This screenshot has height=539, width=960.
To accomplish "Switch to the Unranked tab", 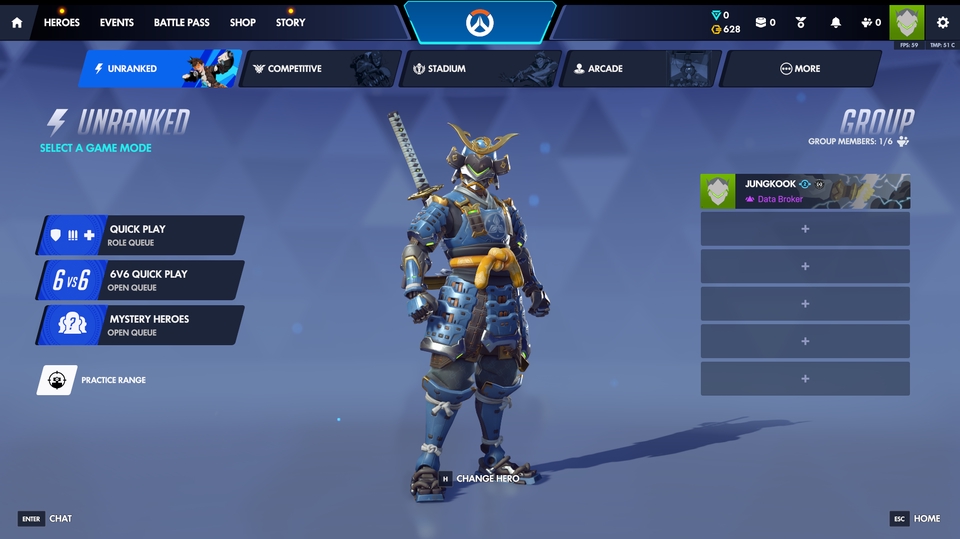I will pos(159,69).
